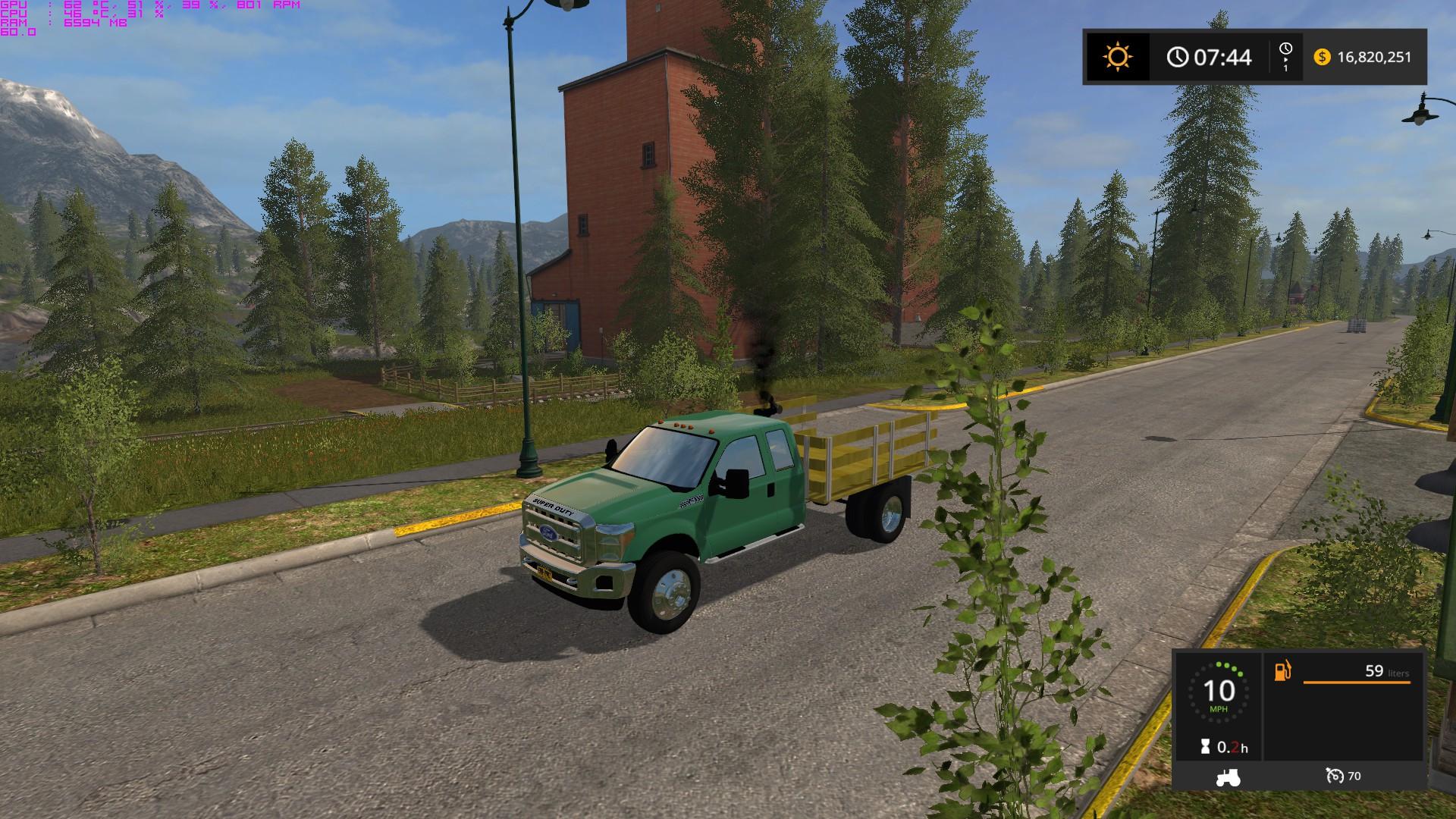Toggle the cruise control icon
This screenshot has width=1456, height=819.
[1334, 776]
